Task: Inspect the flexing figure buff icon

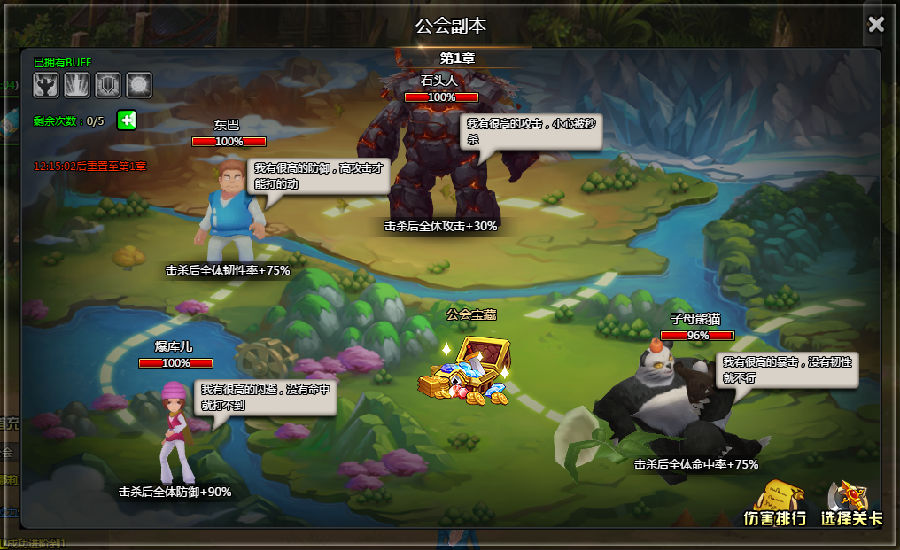Action: (x=47, y=85)
